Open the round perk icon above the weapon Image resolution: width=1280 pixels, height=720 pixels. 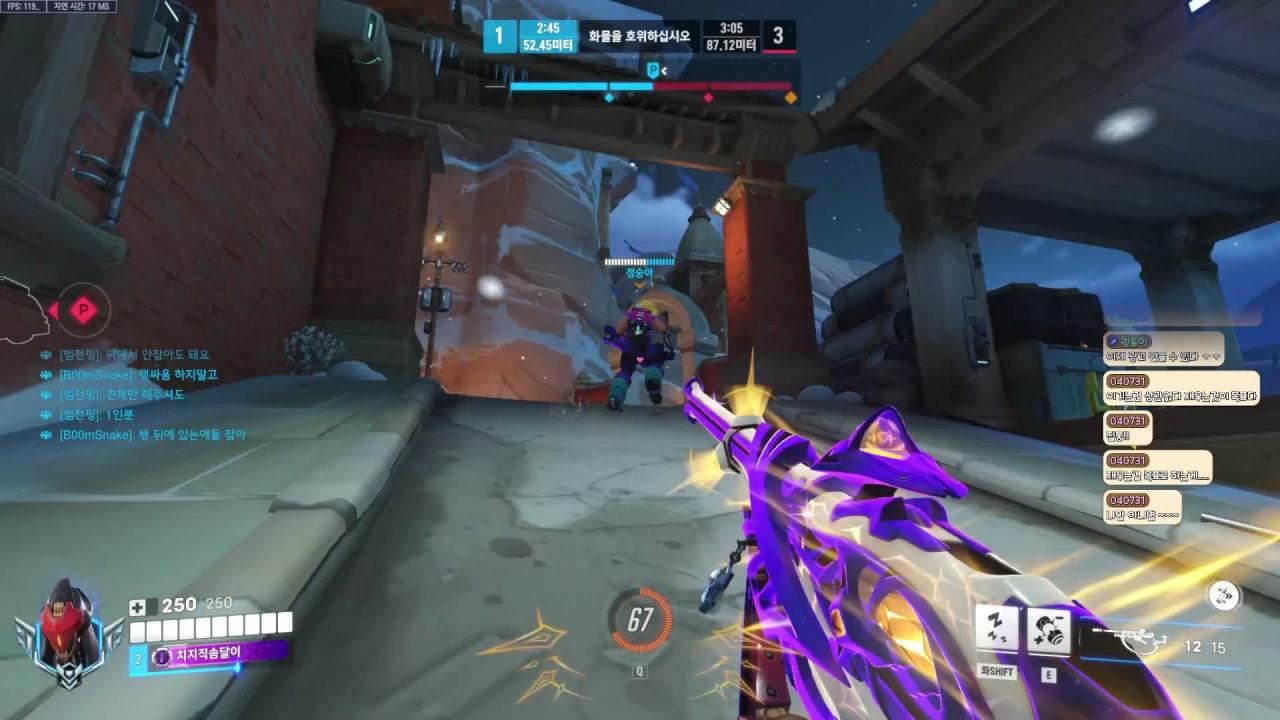tap(1223, 596)
